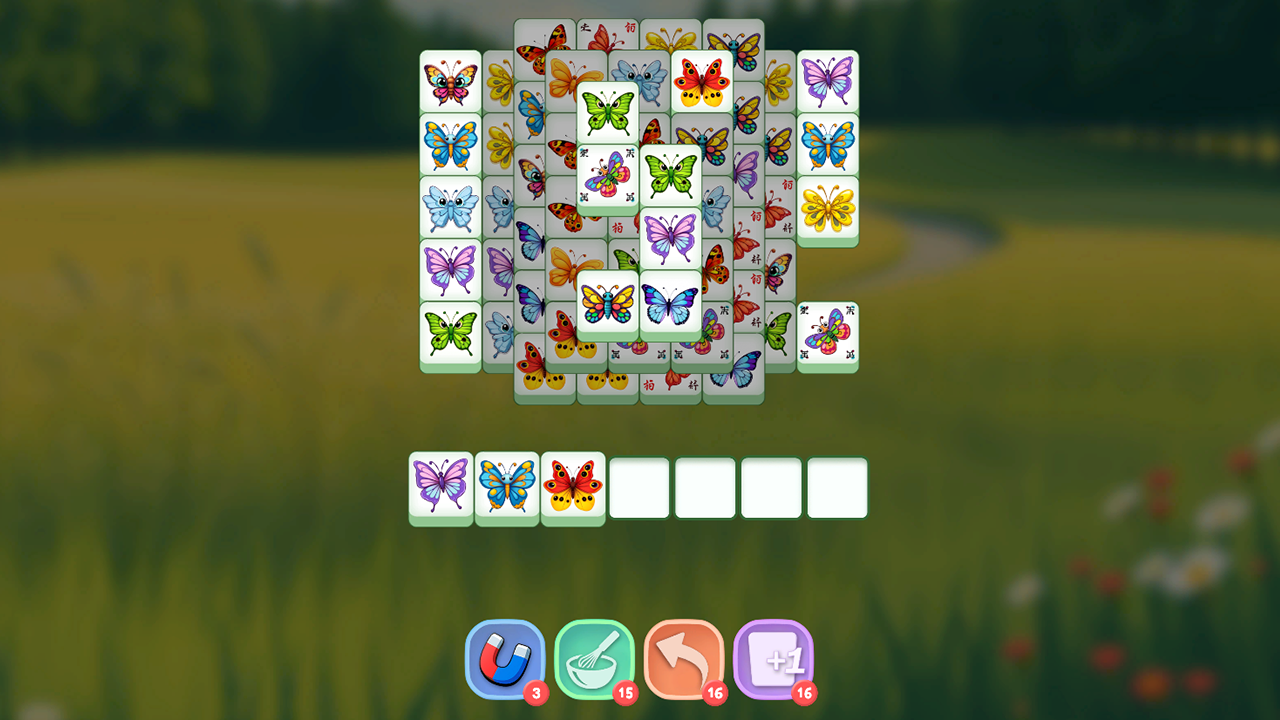Select the purple butterfly in the tray
Screen dimensions: 1280x720
(440, 486)
